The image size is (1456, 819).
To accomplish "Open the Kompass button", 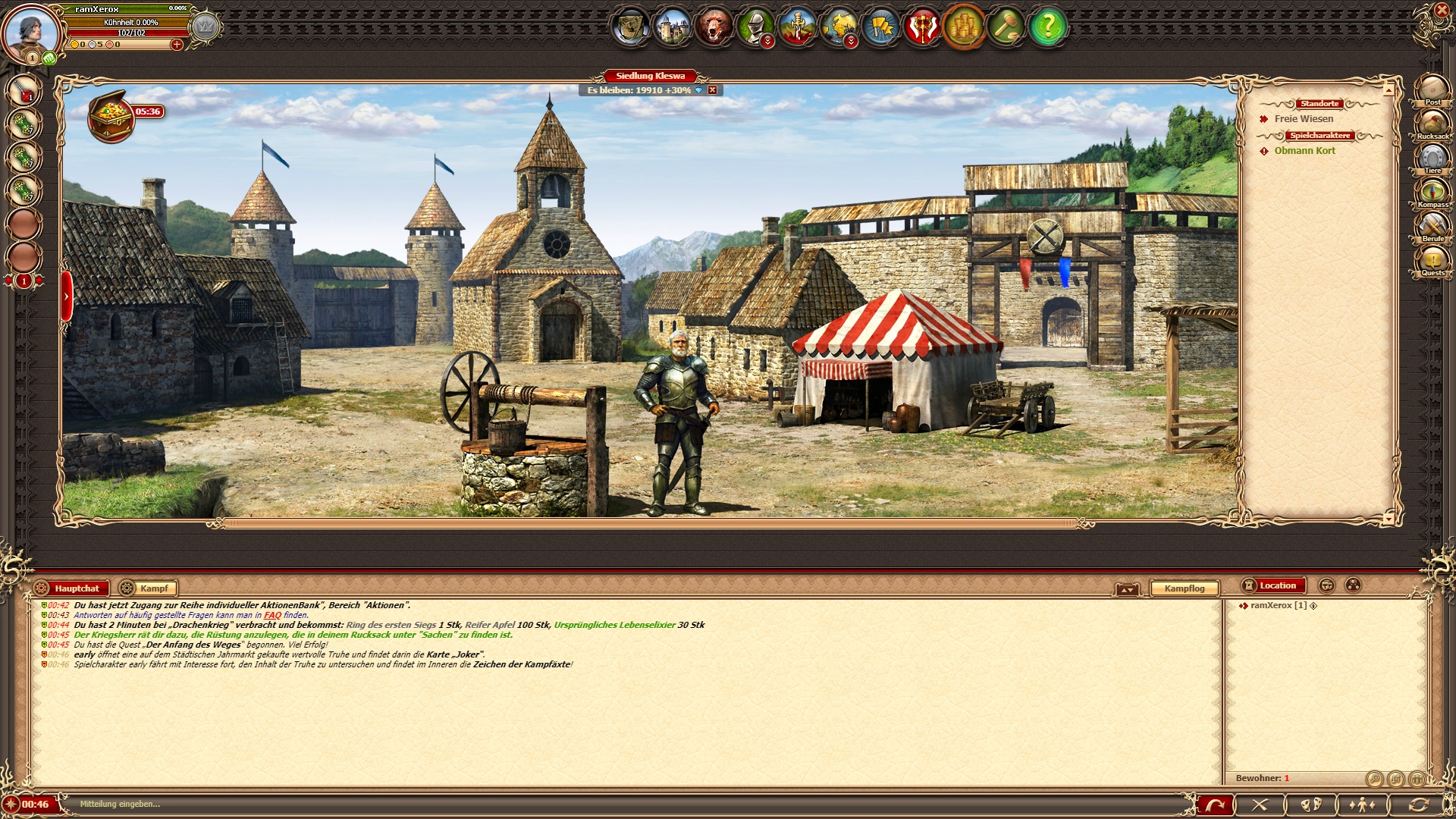I will click(1432, 192).
